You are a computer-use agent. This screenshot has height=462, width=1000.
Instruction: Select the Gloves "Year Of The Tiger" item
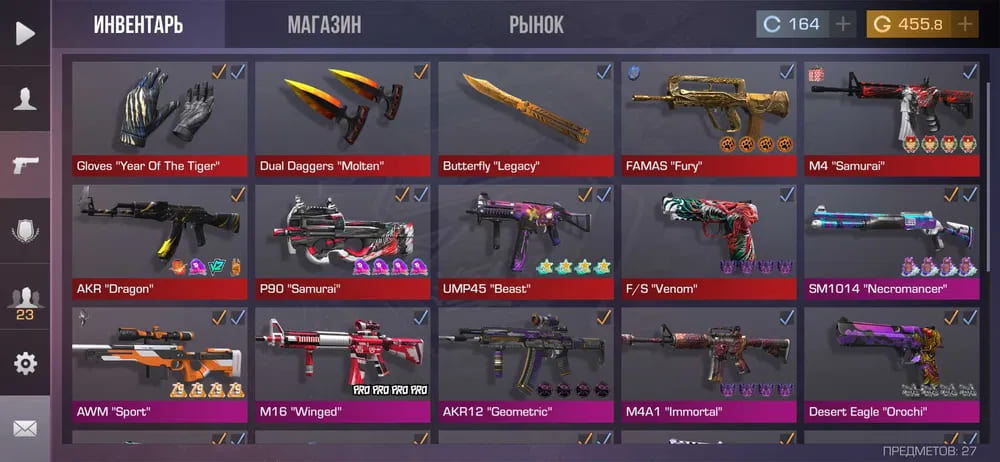tap(160, 118)
